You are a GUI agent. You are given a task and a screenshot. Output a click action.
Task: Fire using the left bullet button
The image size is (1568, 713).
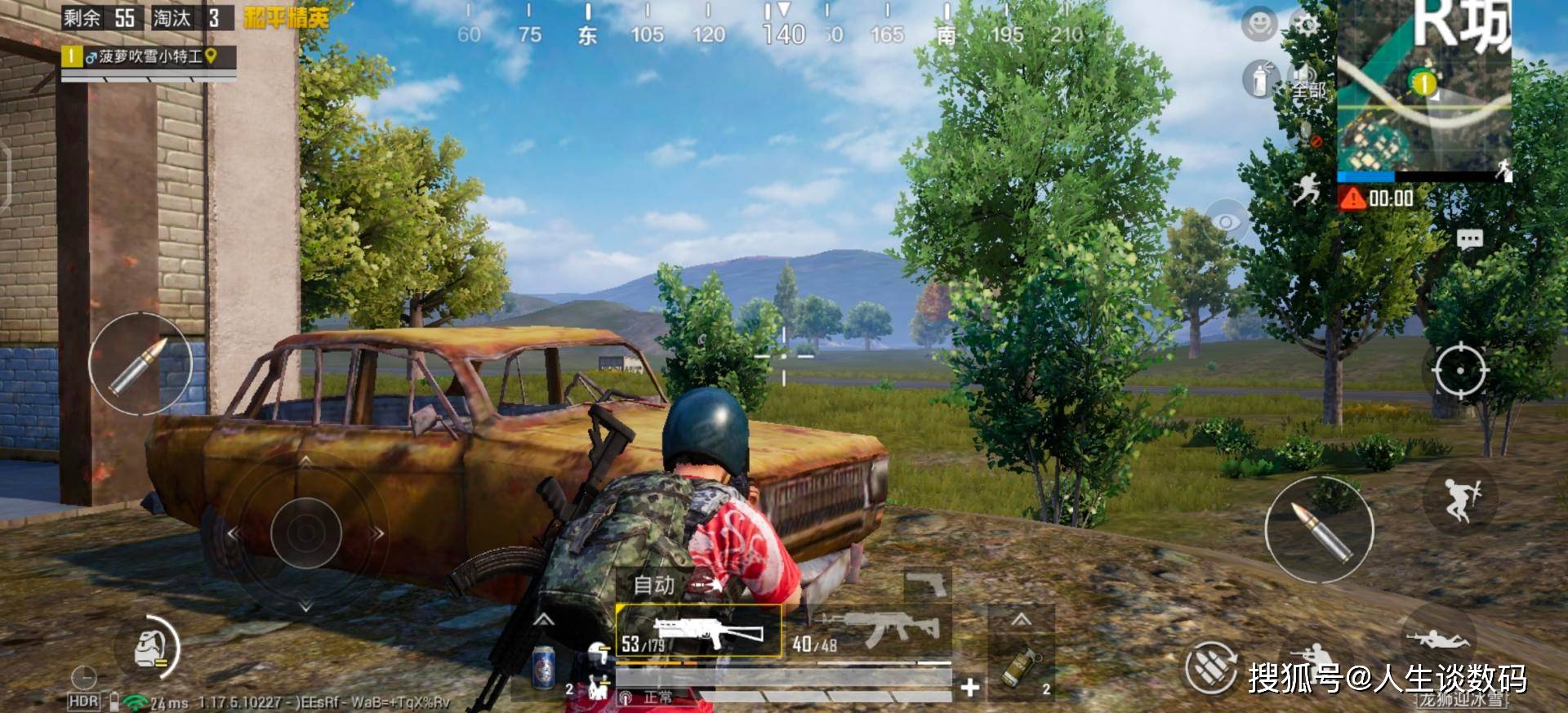[x=140, y=363]
